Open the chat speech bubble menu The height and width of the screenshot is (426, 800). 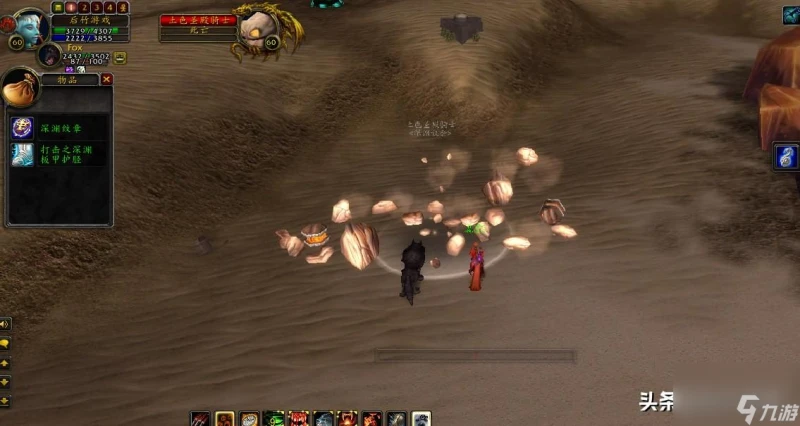tap(5, 343)
